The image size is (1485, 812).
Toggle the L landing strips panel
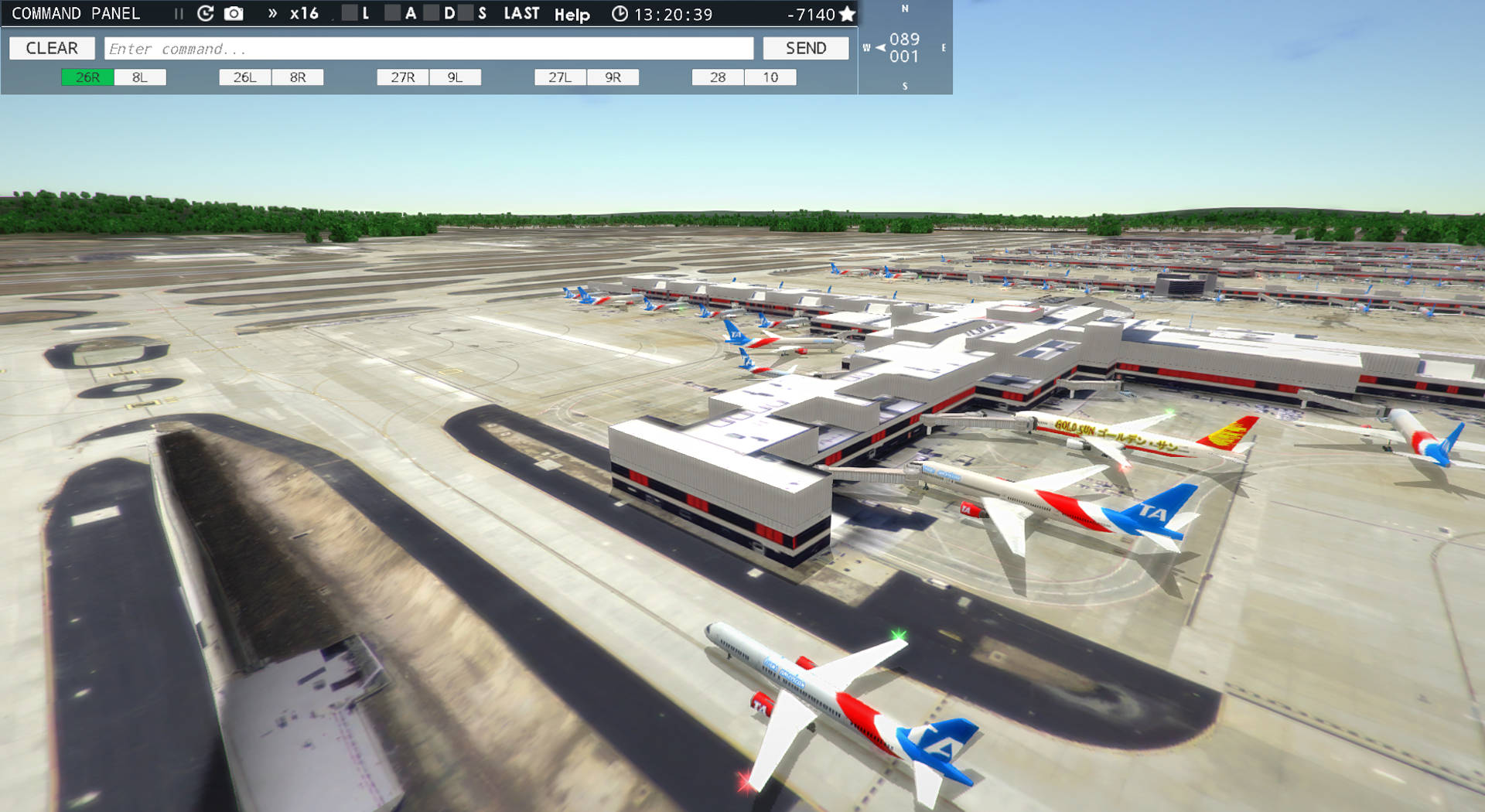[x=357, y=13]
